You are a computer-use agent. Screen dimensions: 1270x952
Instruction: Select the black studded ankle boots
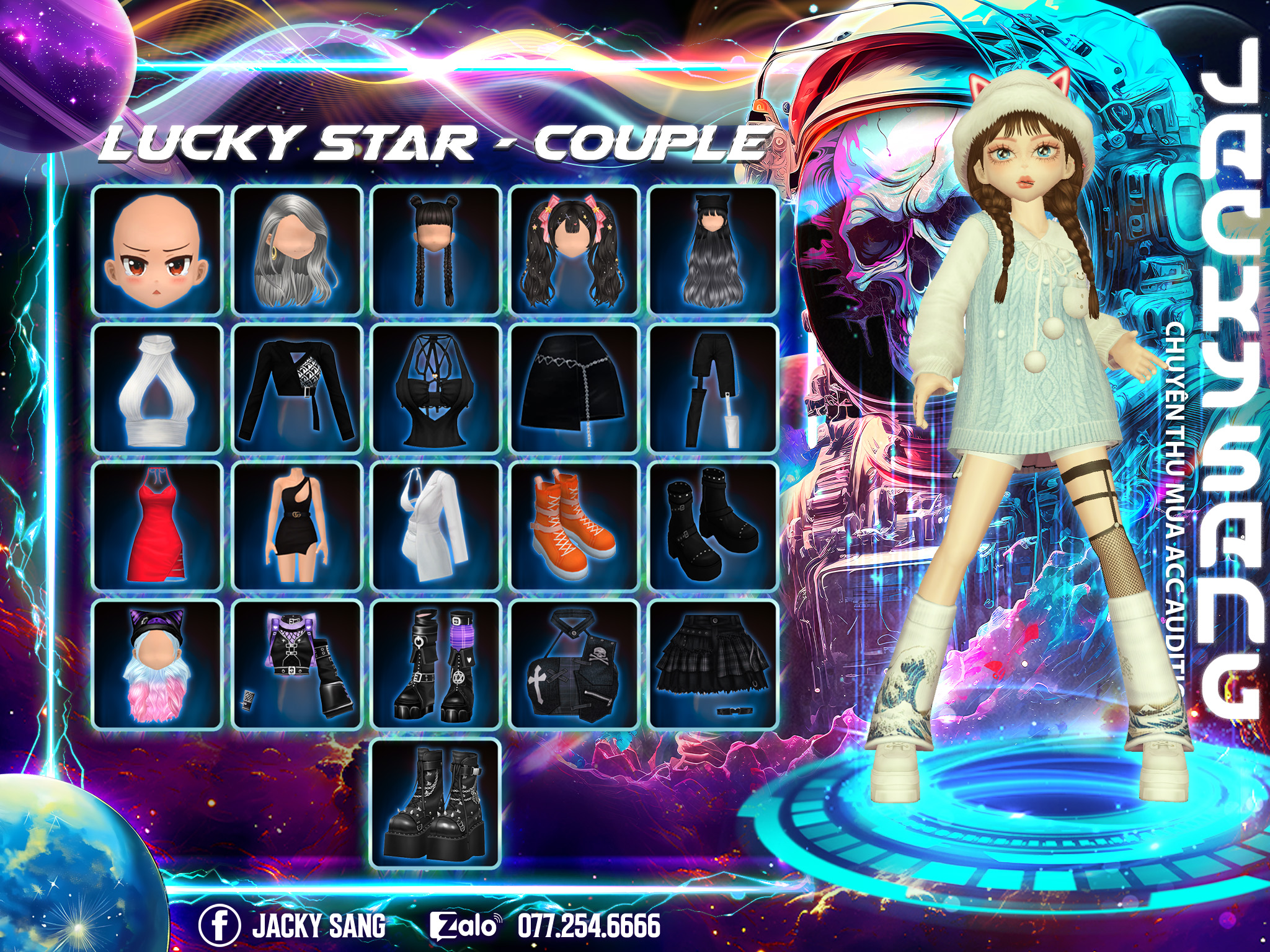(x=713, y=527)
